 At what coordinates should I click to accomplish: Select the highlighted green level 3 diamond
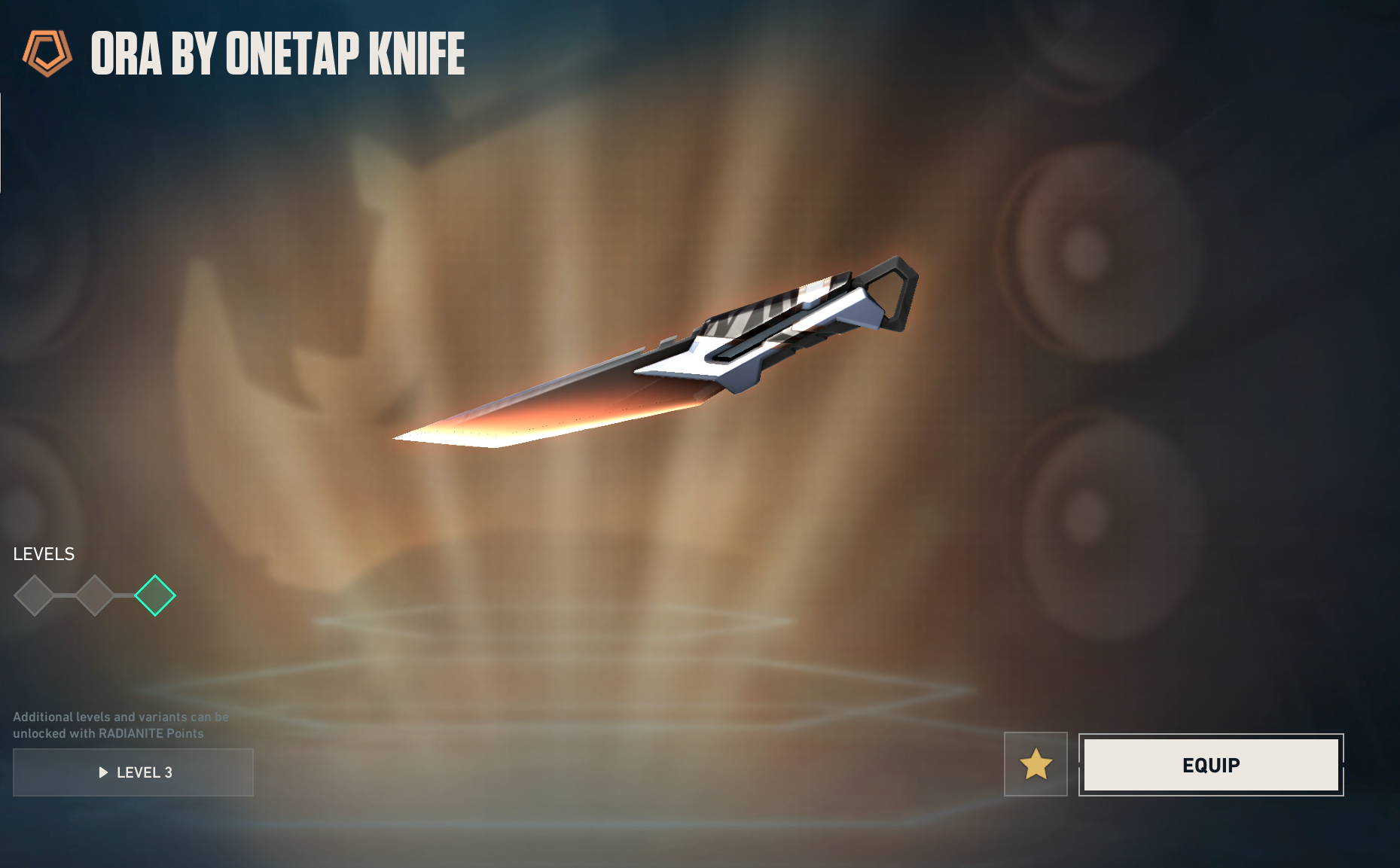click(155, 595)
